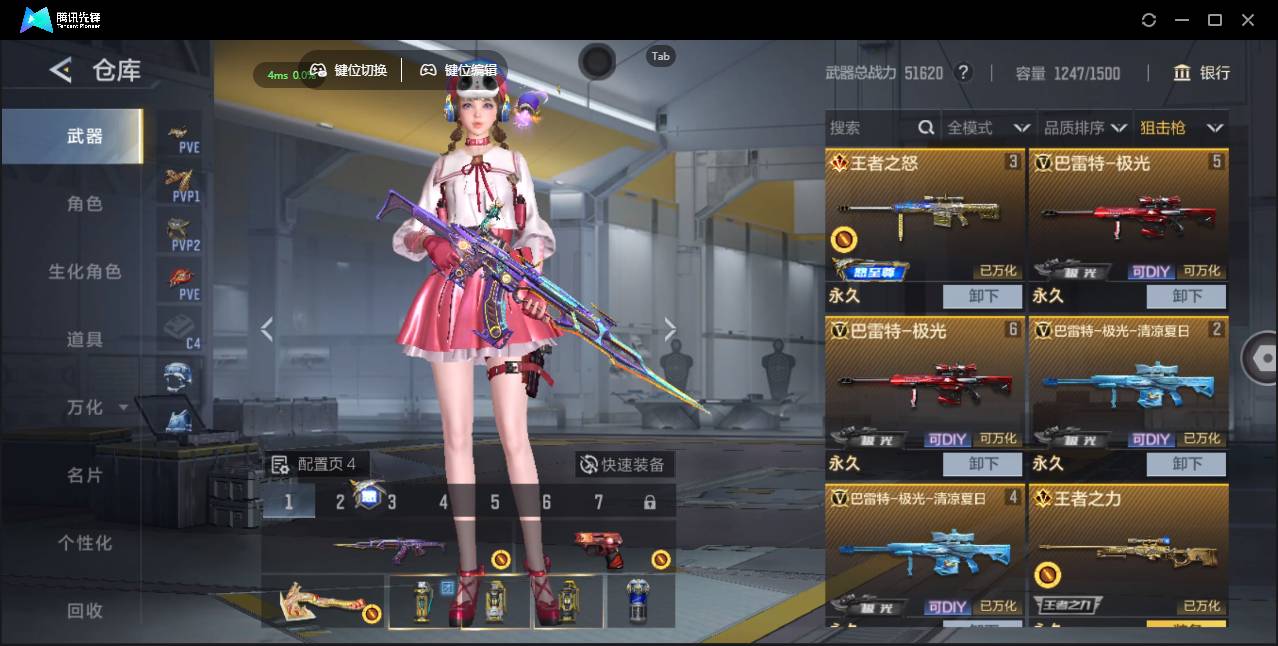Activate the 快速装备 quick equip button
This screenshot has width=1278, height=646.
(624, 464)
